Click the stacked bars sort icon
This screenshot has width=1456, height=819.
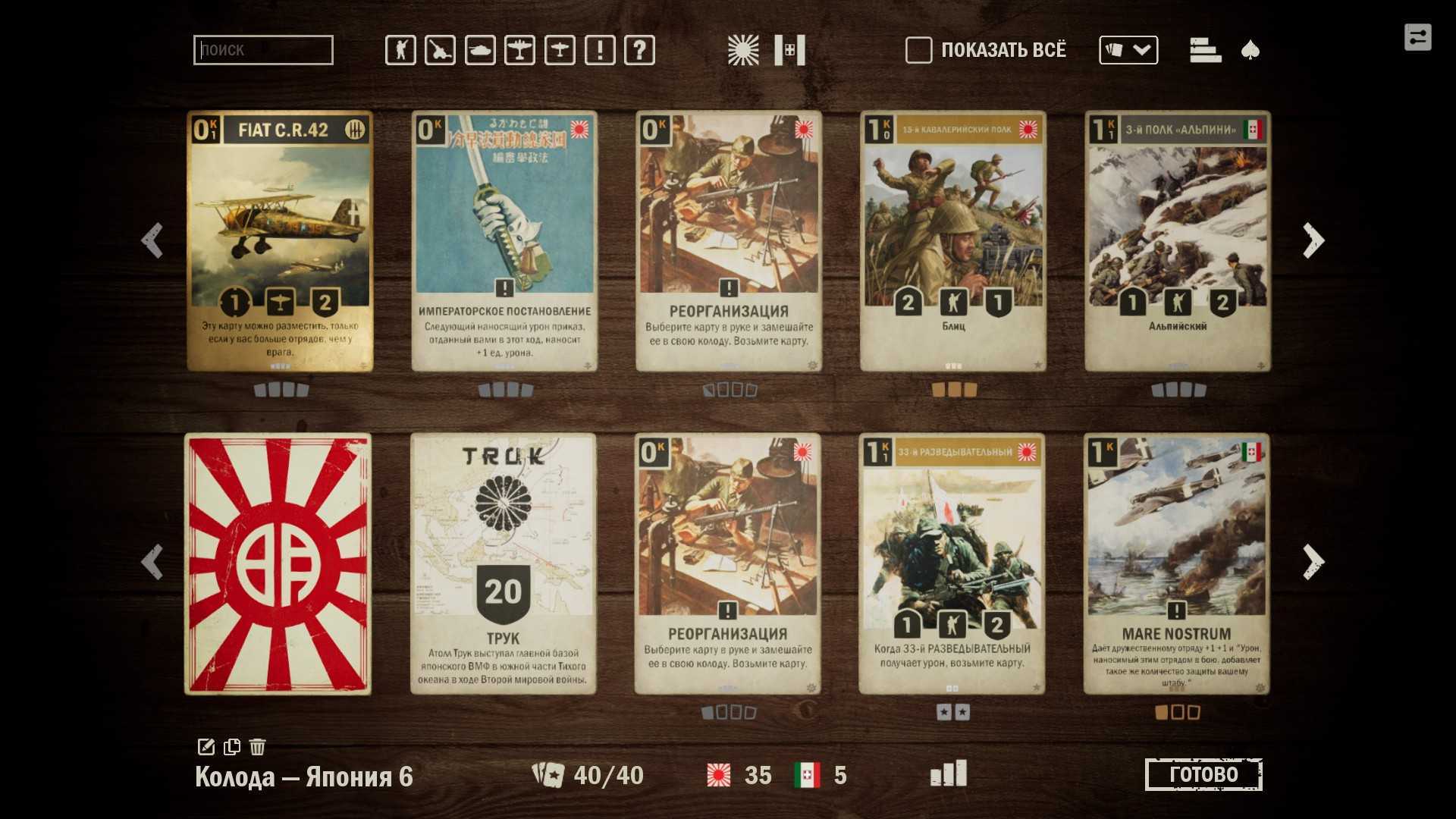(1205, 50)
